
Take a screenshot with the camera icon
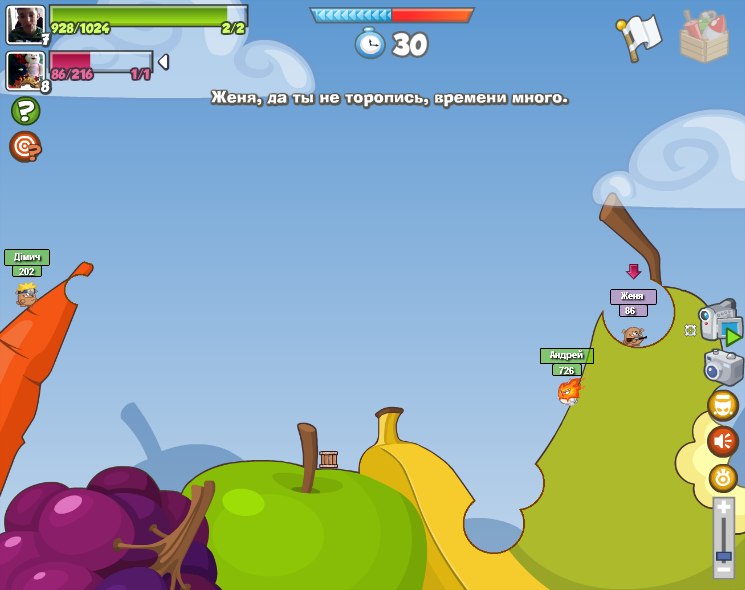tap(723, 367)
